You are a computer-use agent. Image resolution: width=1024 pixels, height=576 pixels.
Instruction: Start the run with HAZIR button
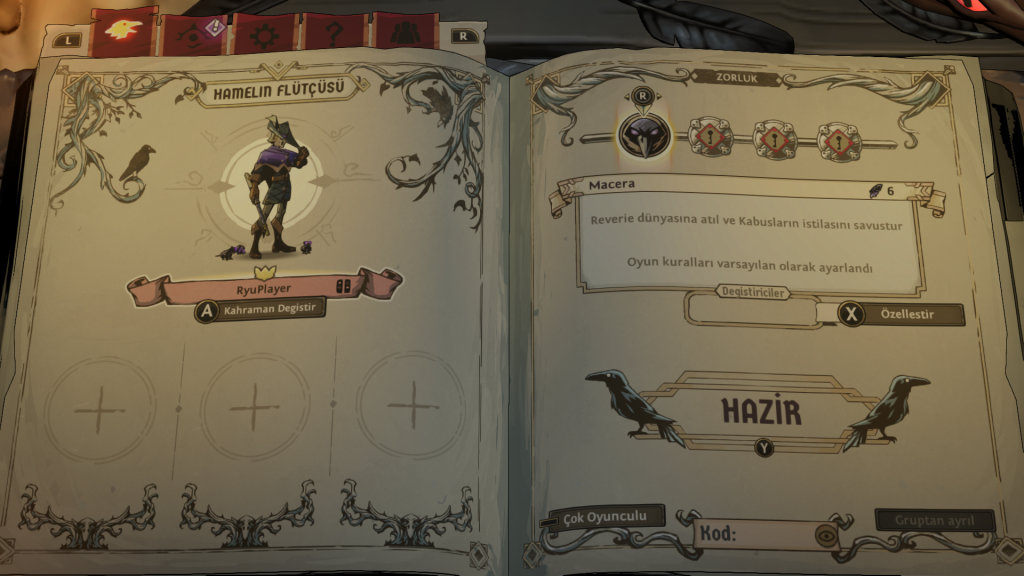click(763, 411)
